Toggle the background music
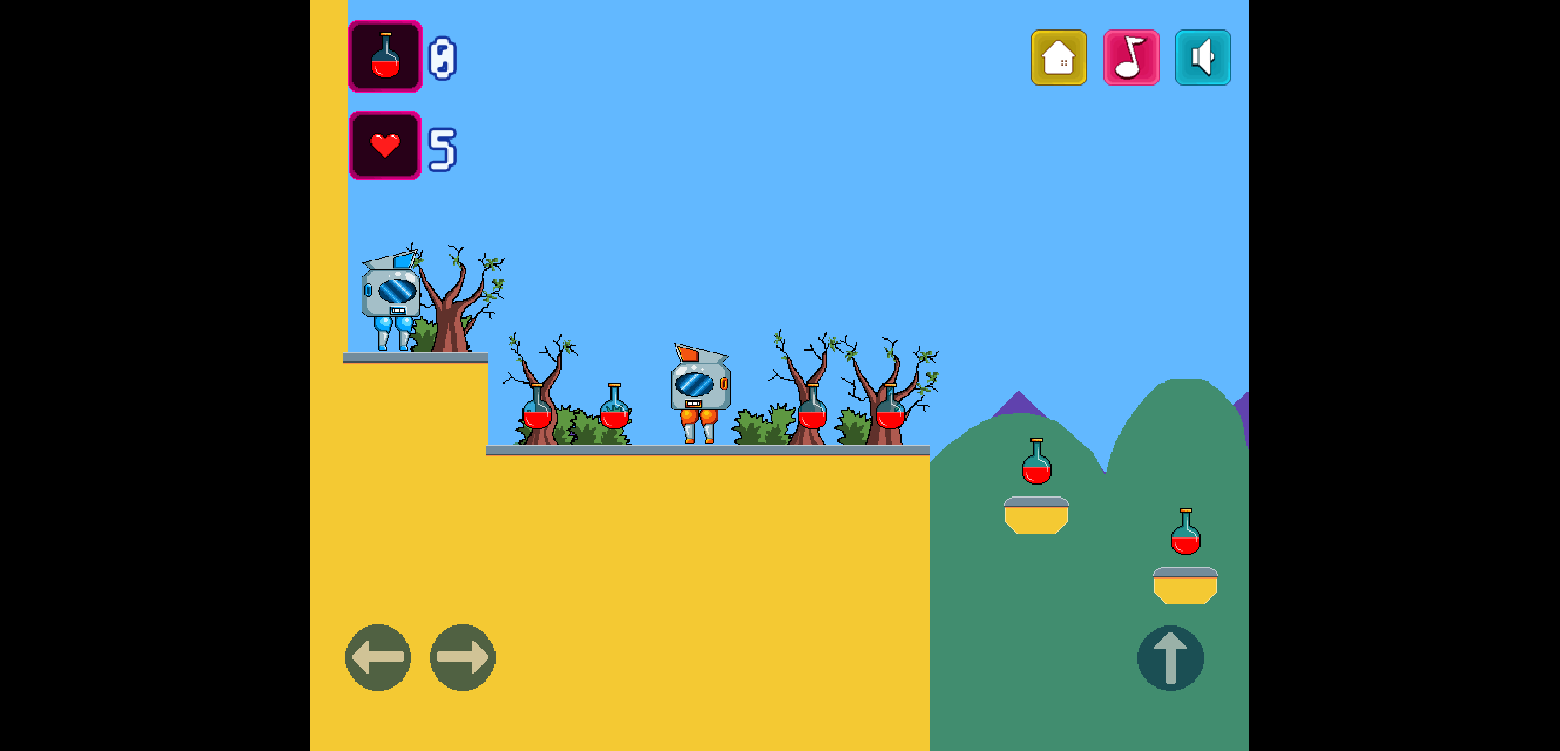 pyautogui.click(x=1131, y=58)
